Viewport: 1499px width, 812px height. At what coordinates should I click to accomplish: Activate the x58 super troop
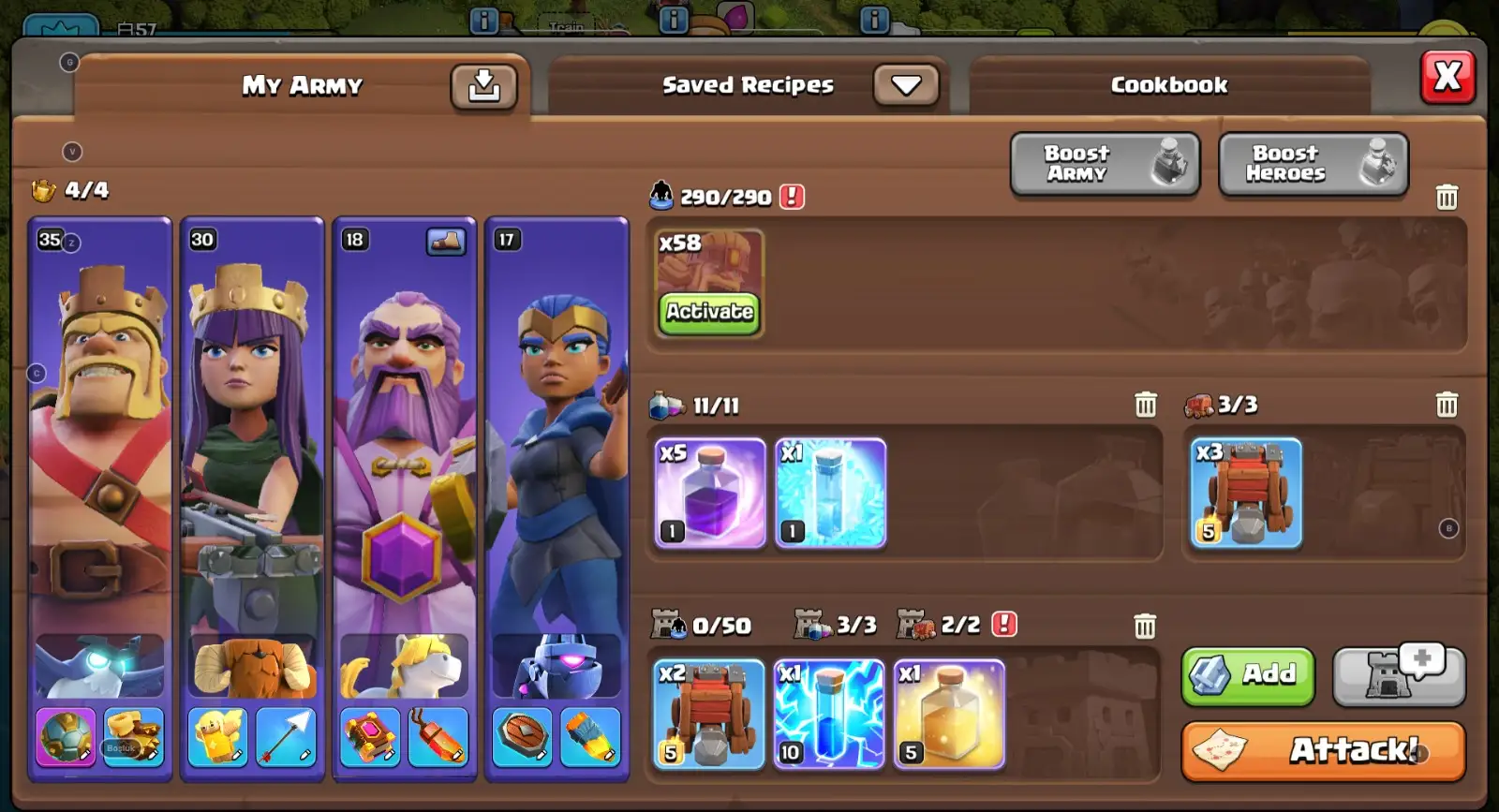pyautogui.click(x=709, y=313)
